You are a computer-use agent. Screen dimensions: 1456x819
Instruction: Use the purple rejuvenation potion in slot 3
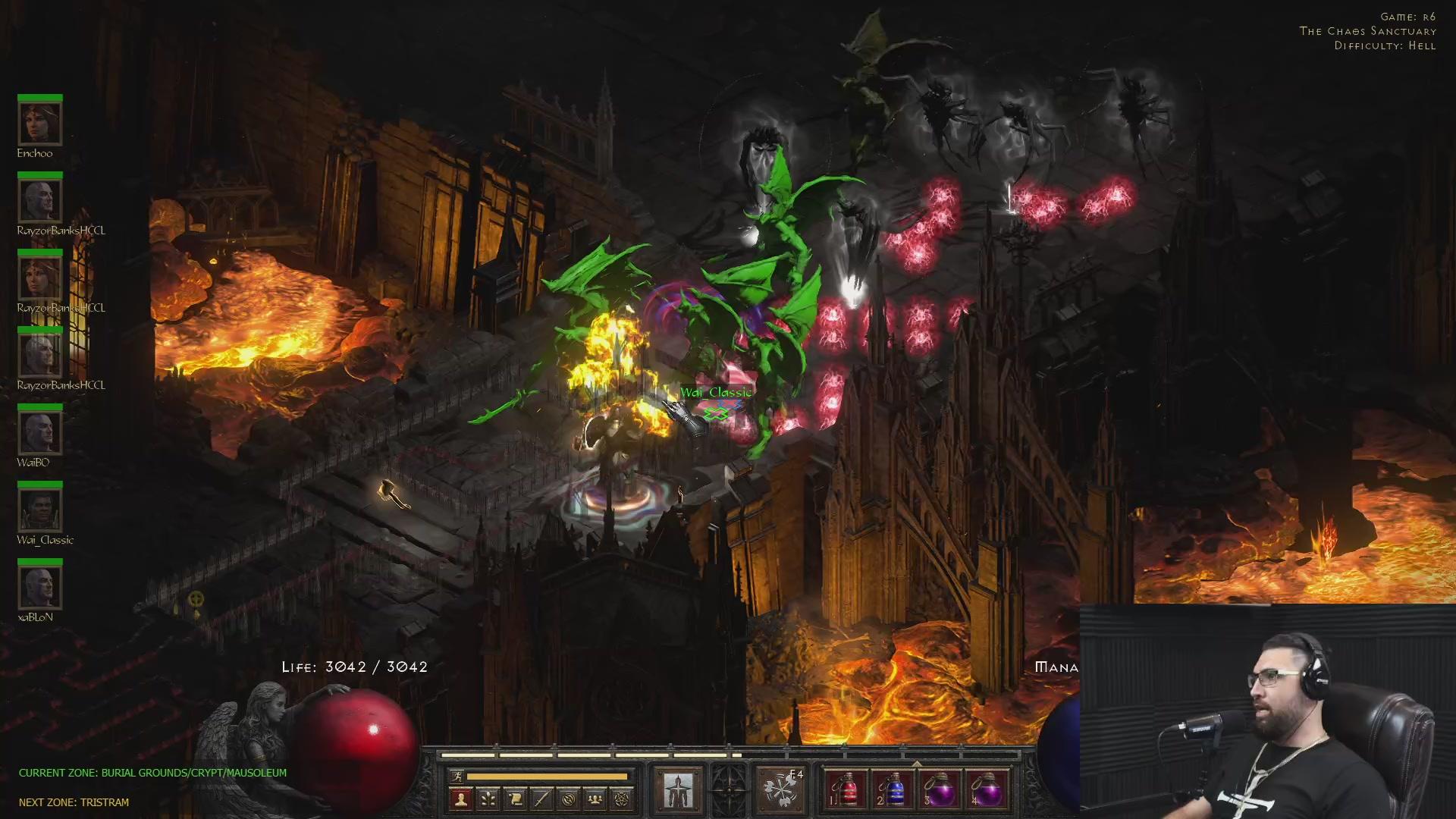(x=940, y=789)
